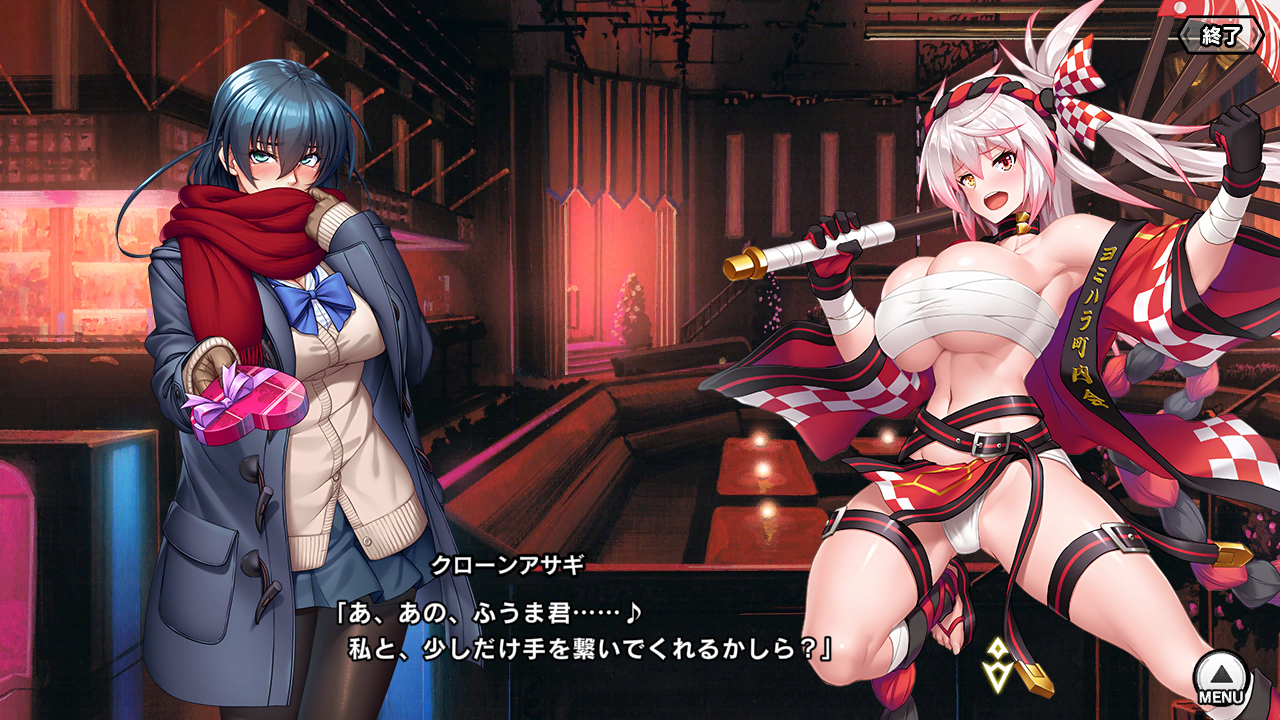Viewport: 1280px width, 720px height.
Task: Open the round MENU button
Action: [1222, 678]
